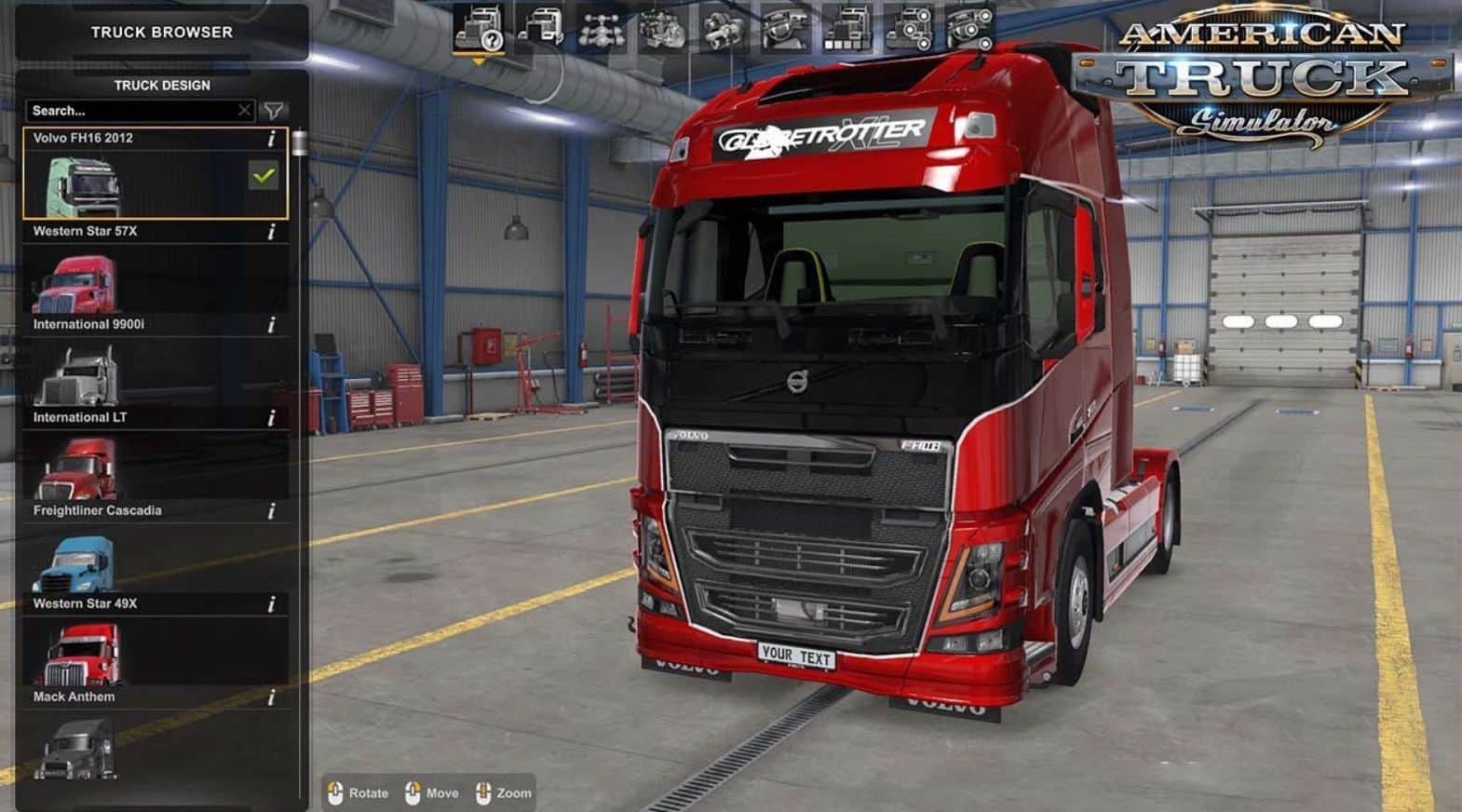Show info for Volvo FH16 2012
The width and height of the screenshot is (1462, 812).
(271, 139)
